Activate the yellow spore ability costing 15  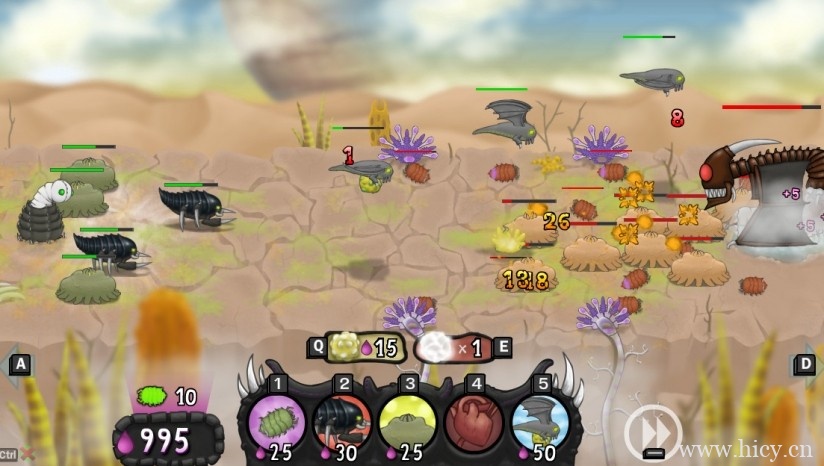[346, 347]
